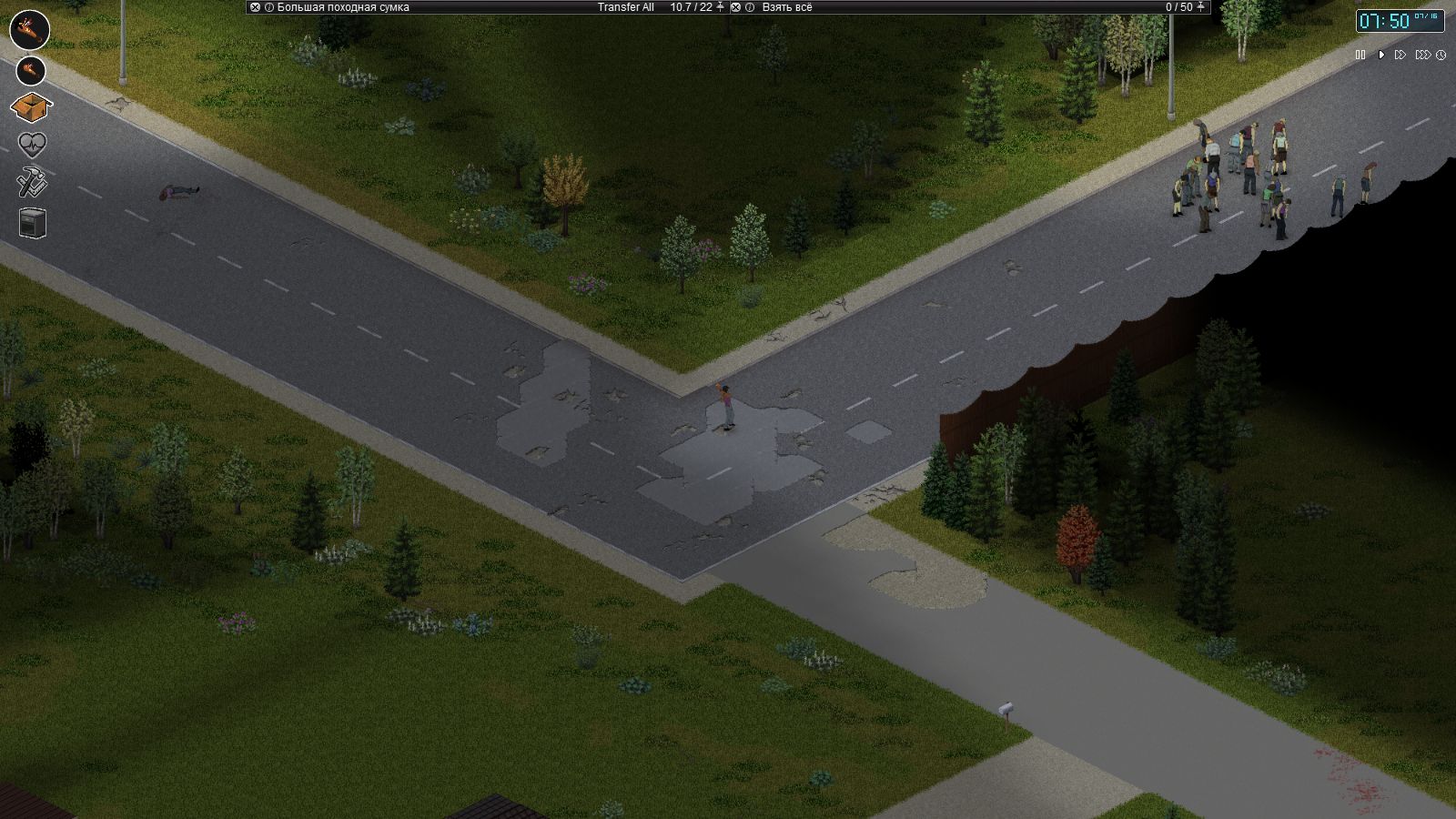Set game speed to normal play

1380,56
